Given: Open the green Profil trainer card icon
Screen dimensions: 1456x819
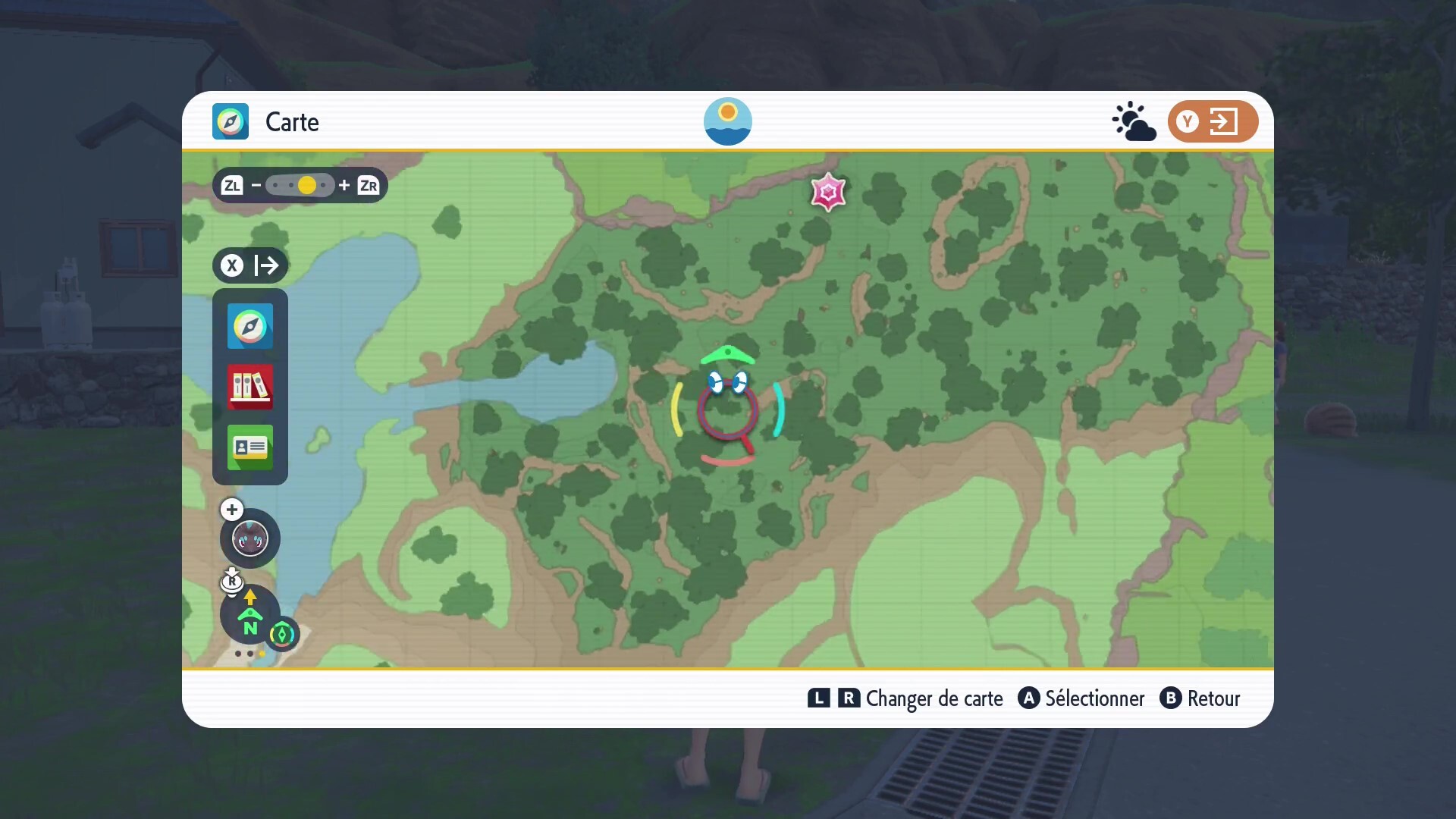Looking at the screenshot, I should pyautogui.click(x=249, y=447).
